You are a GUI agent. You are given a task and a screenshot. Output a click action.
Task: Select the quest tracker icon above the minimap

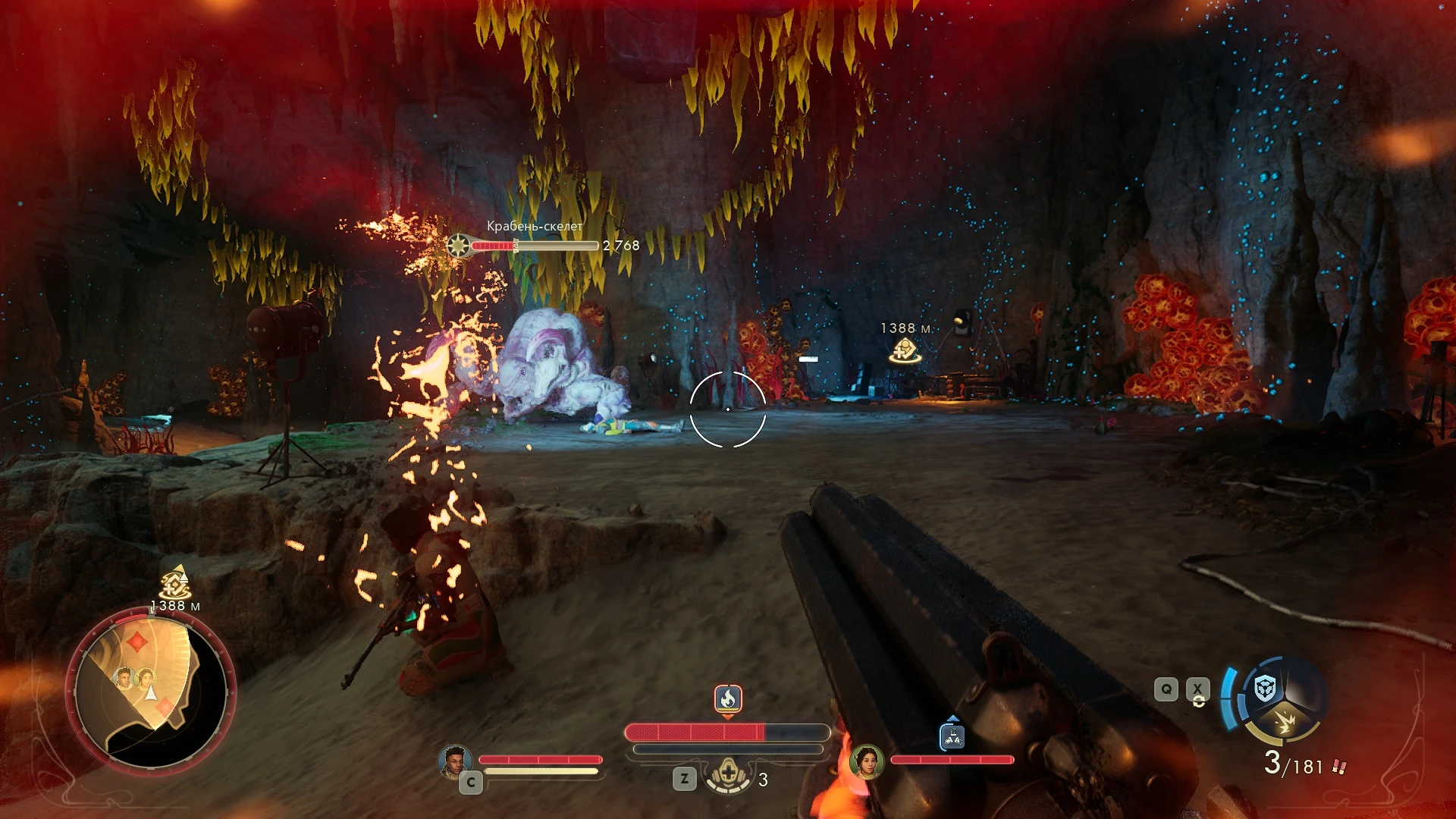[175, 582]
